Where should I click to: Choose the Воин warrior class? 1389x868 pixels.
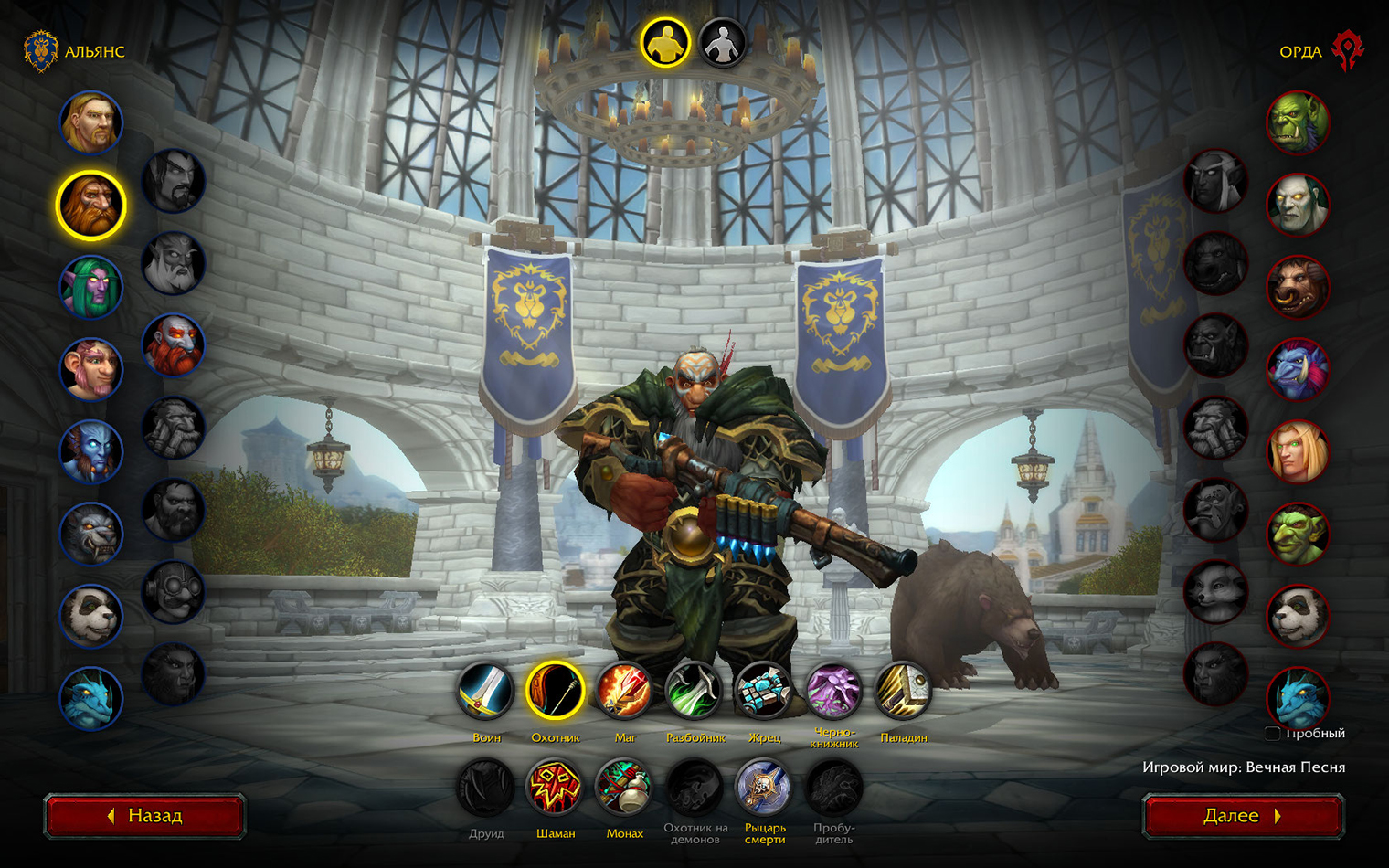486,692
